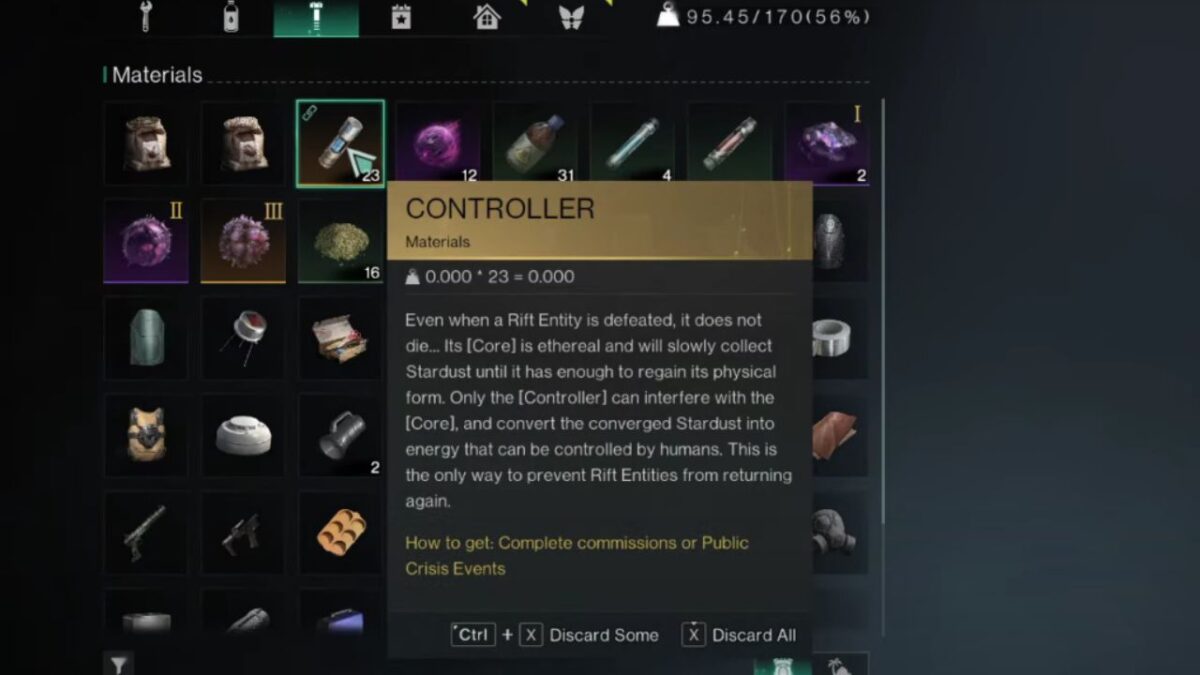The width and height of the screenshot is (1200, 675).
Task: Open the wrench tools tab
Action: pos(145,17)
